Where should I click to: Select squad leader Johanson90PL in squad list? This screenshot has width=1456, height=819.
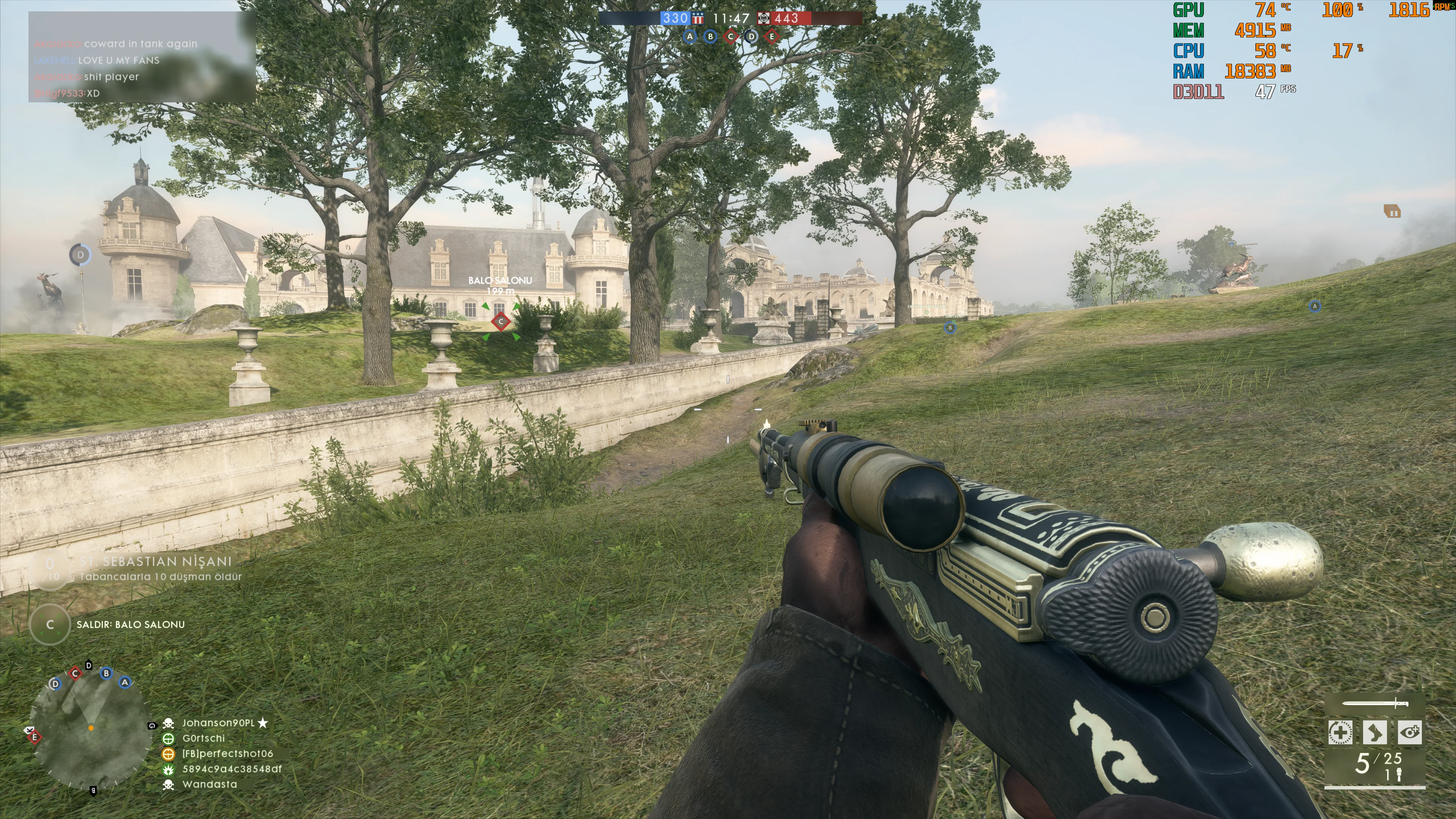[218, 723]
